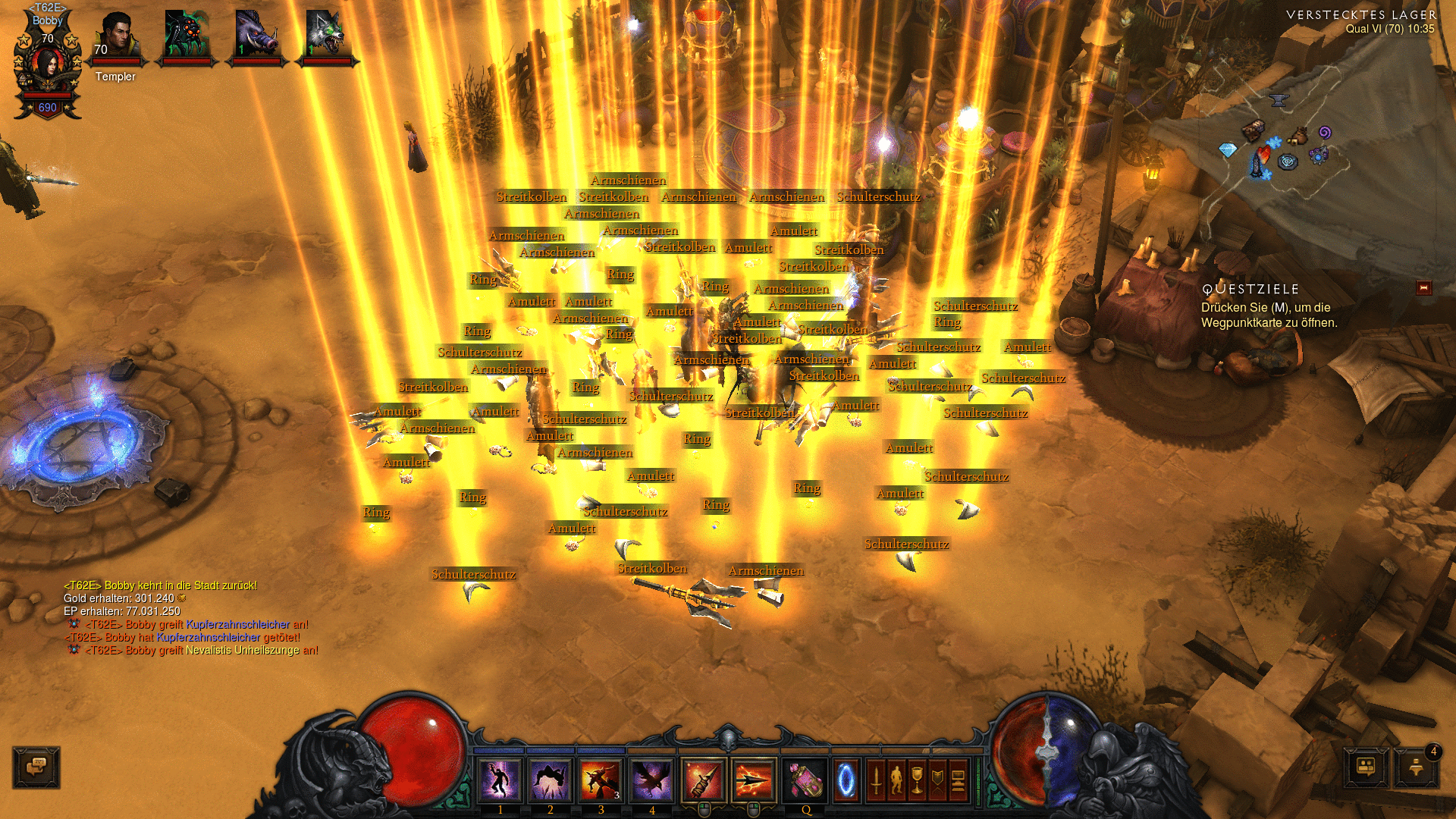Screen dimensions: 1456x819
Task: Collapse the Questziele objectives tracker
Action: (x=1423, y=288)
